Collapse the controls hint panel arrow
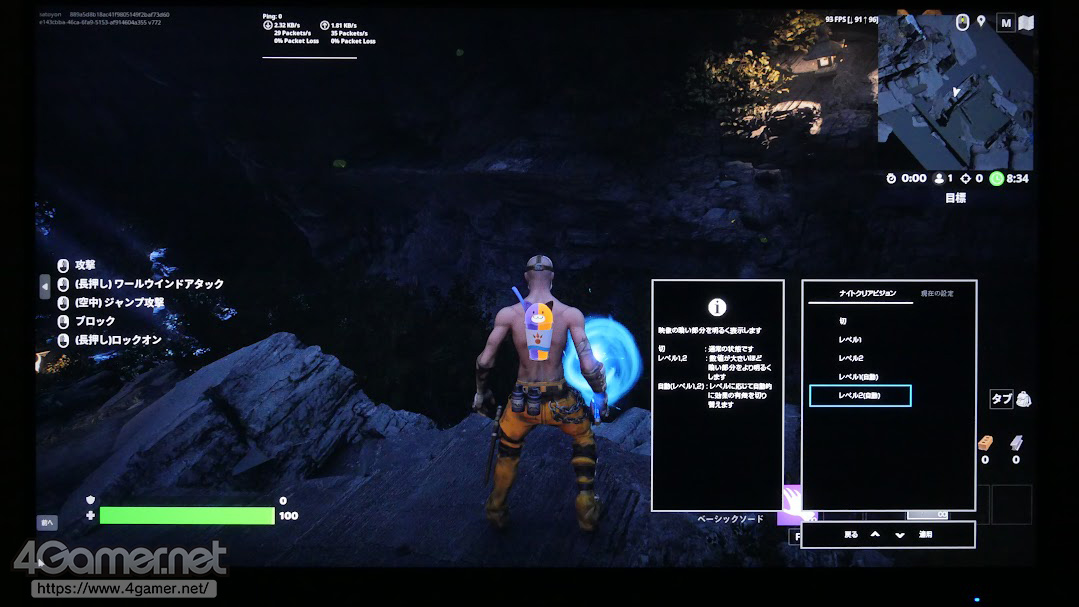The height and width of the screenshot is (607, 1079). coord(44,287)
